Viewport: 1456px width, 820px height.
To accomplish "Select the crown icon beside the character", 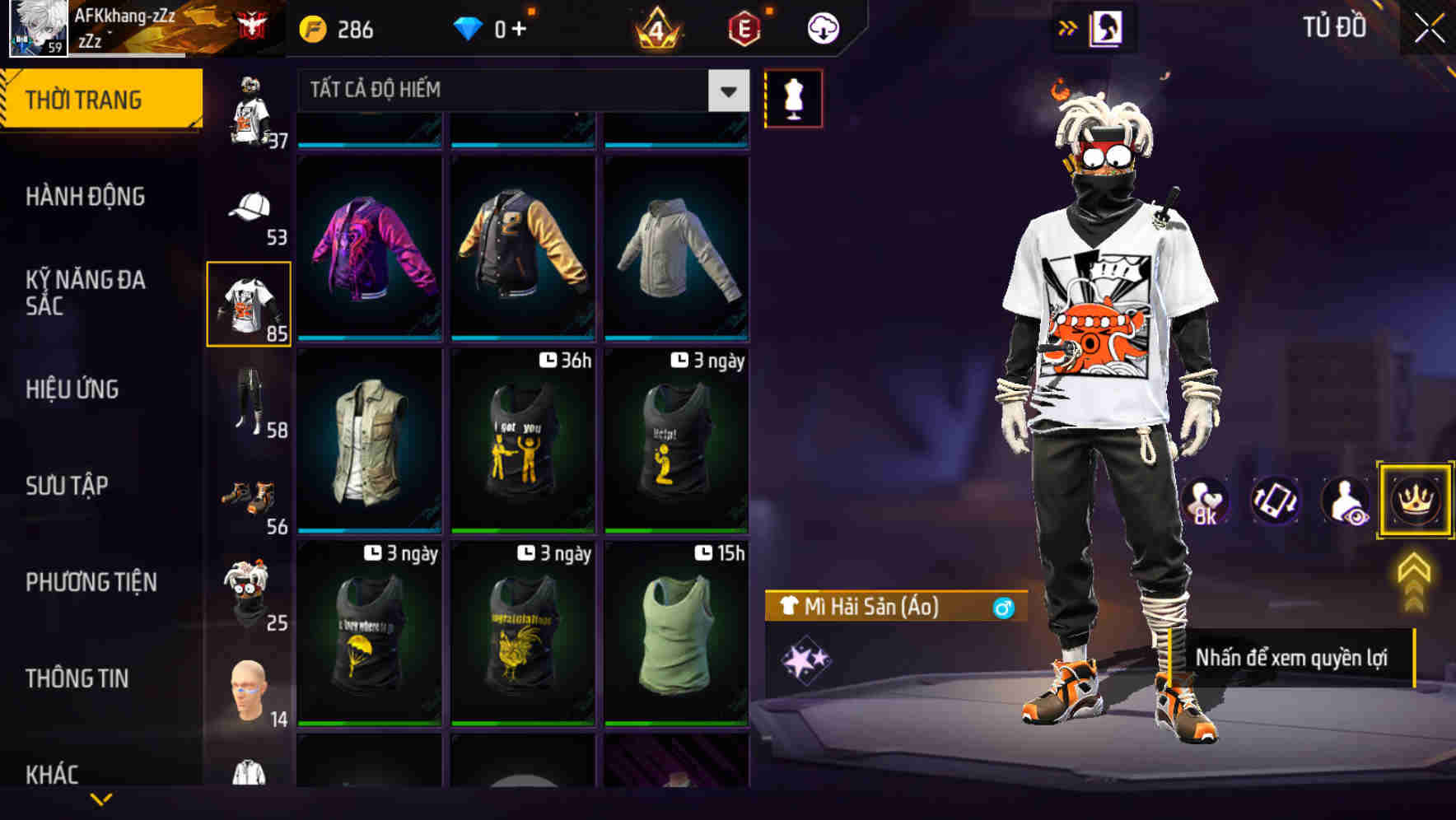I will (1413, 501).
